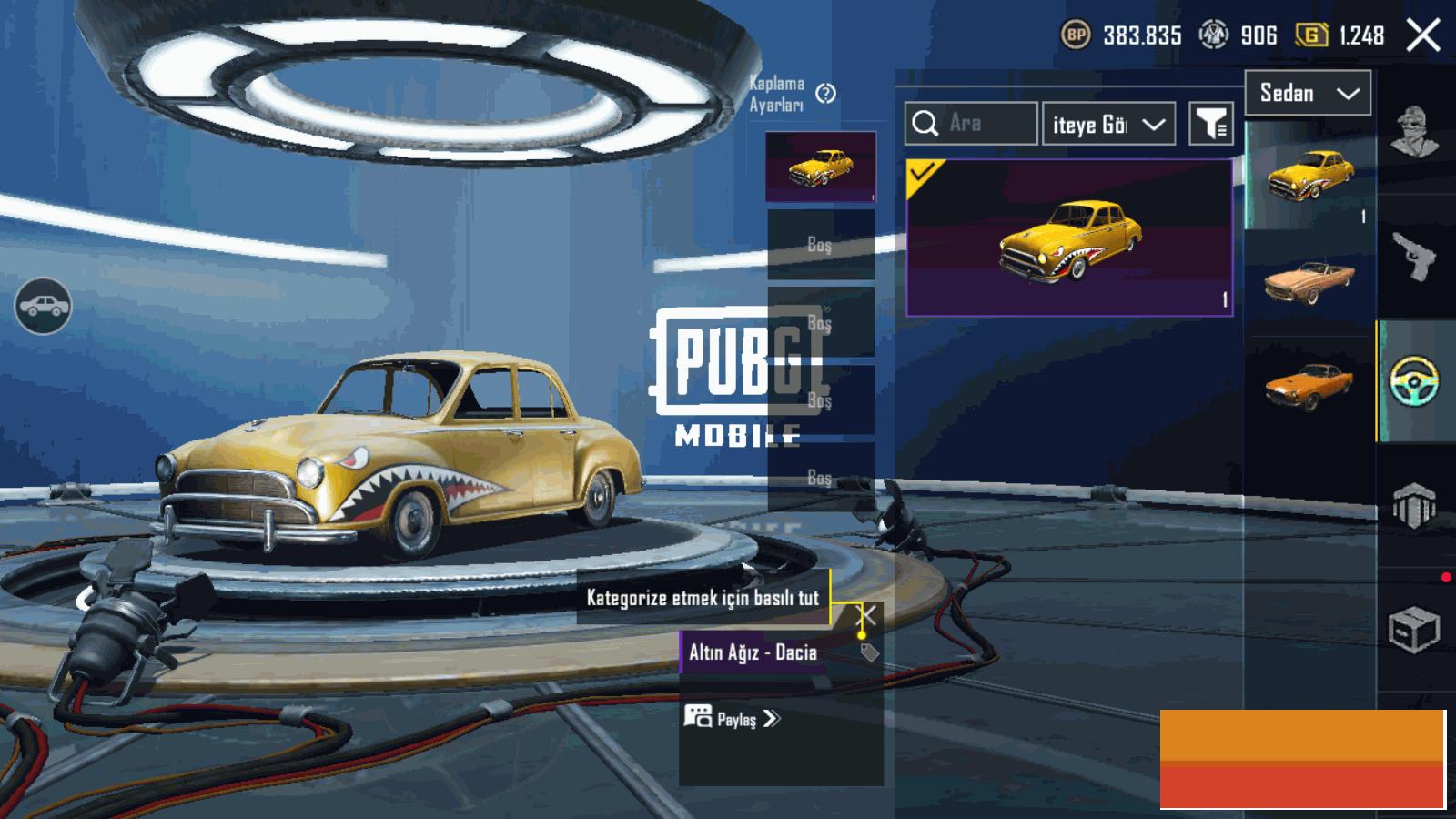This screenshot has width=1456, height=819.
Task: Switch to the character outfit tab
Action: pyautogui.click(x=1415, y=132)
